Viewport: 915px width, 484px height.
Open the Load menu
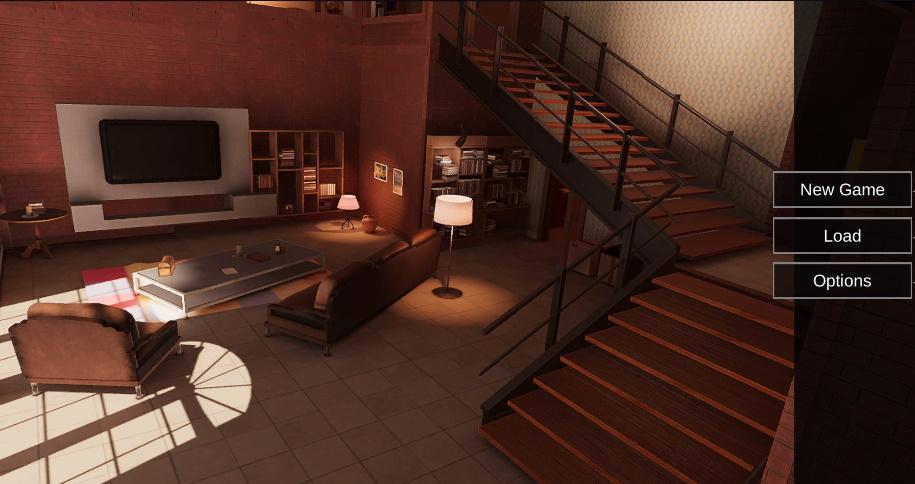coord(842,236)
